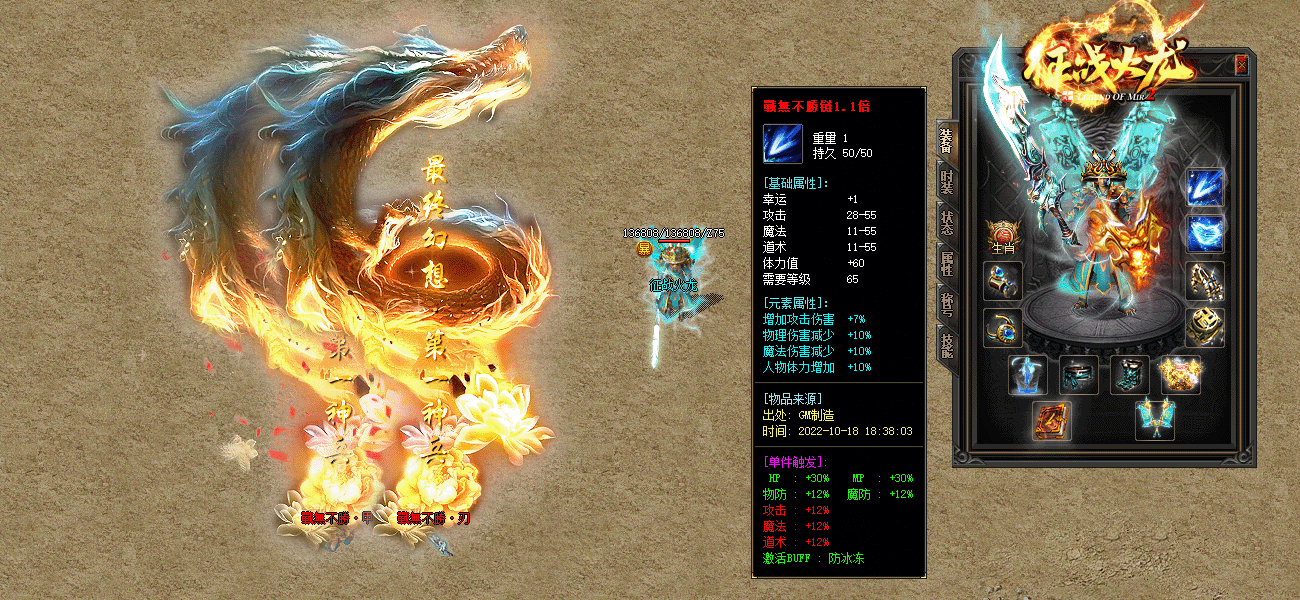
Task: Select the orange rune book slot
Action: pos(1053,420)
